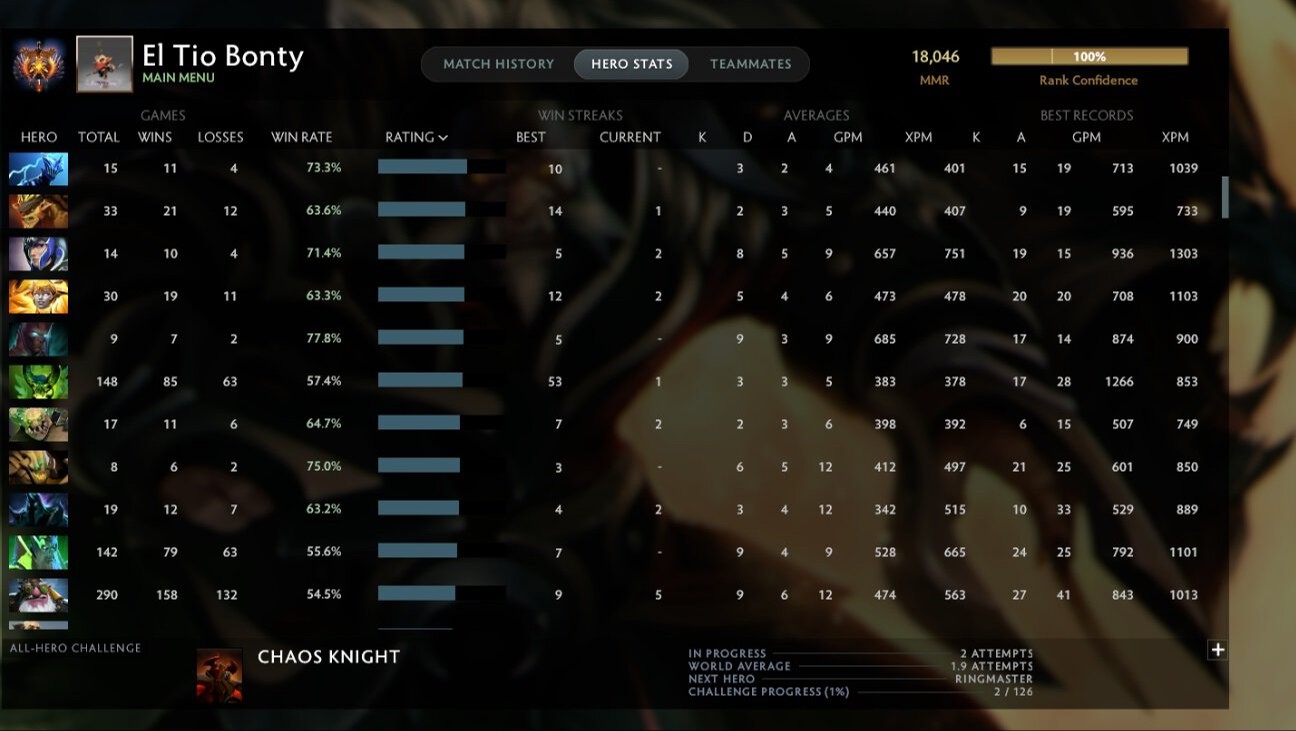Viewport: 1296px width, 731px height.
Task: Sort by Wins column header
Action: (155, 137)
